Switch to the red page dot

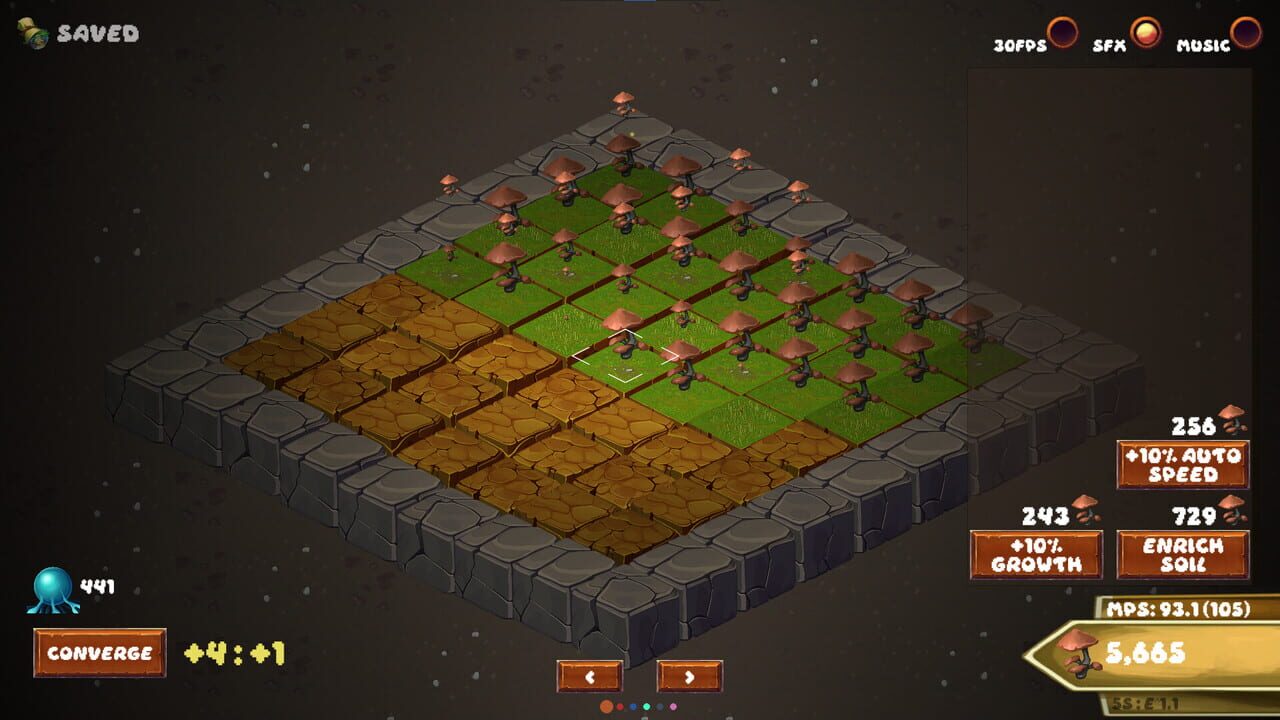click(x=620, y=707)
